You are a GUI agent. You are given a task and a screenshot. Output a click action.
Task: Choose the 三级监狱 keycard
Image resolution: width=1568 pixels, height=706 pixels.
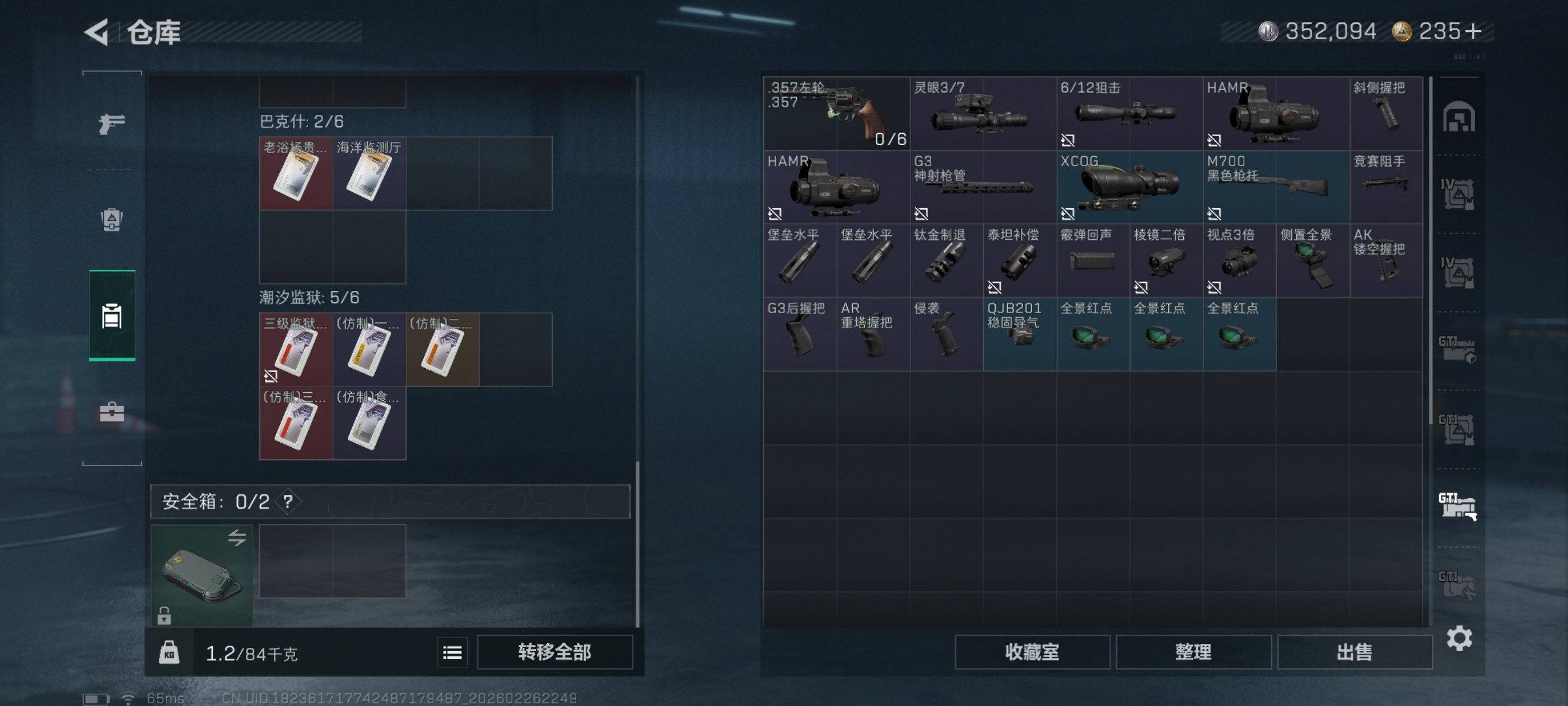click(296, 350)
